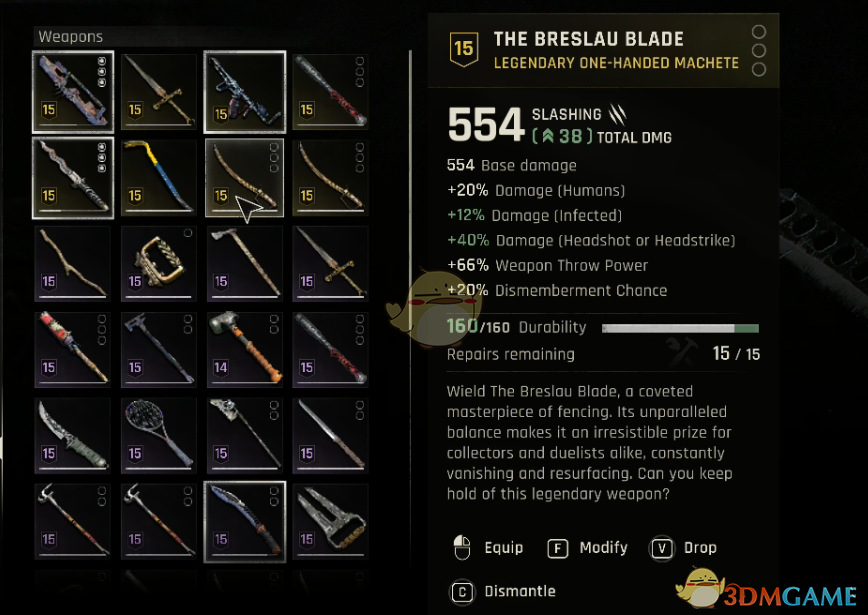Select the double-pronged blade with wrapped grip
Viewport: 868px width, 615px height.
(330, 521)
